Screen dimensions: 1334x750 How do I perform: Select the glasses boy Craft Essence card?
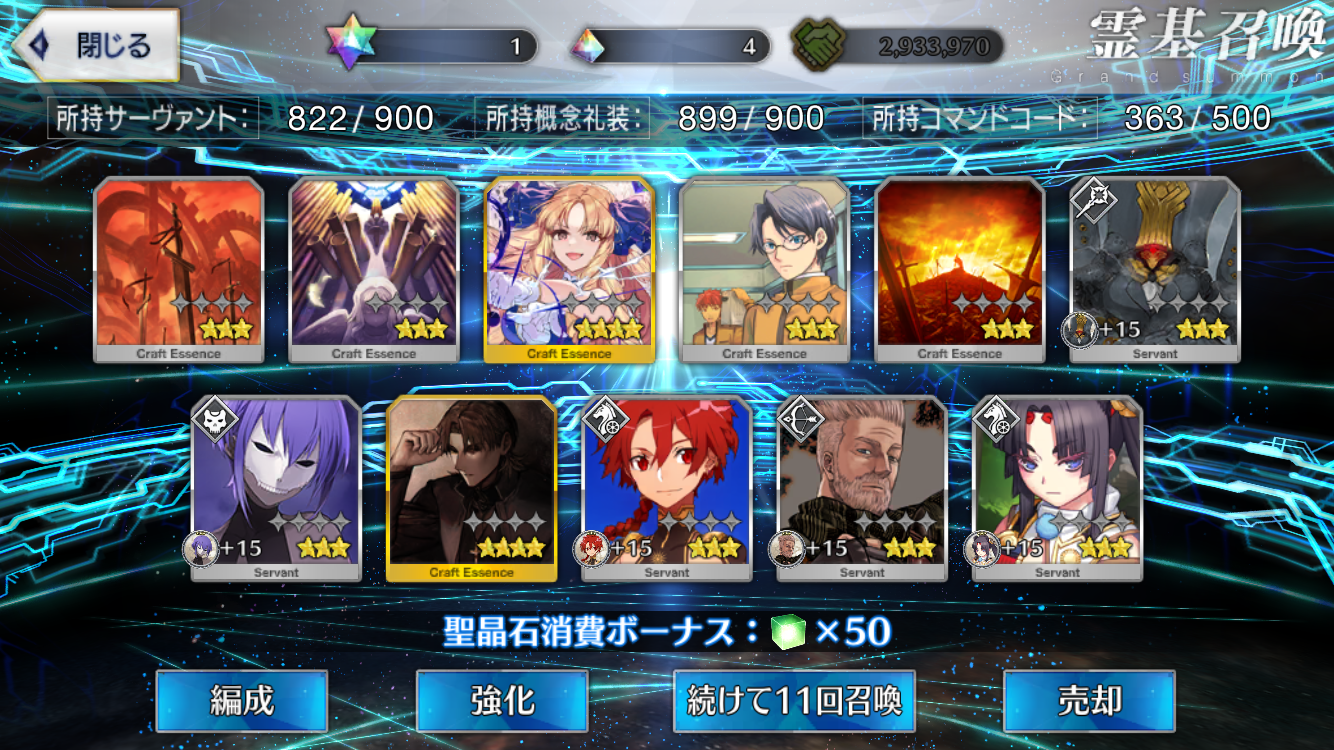tap(765, 268)
